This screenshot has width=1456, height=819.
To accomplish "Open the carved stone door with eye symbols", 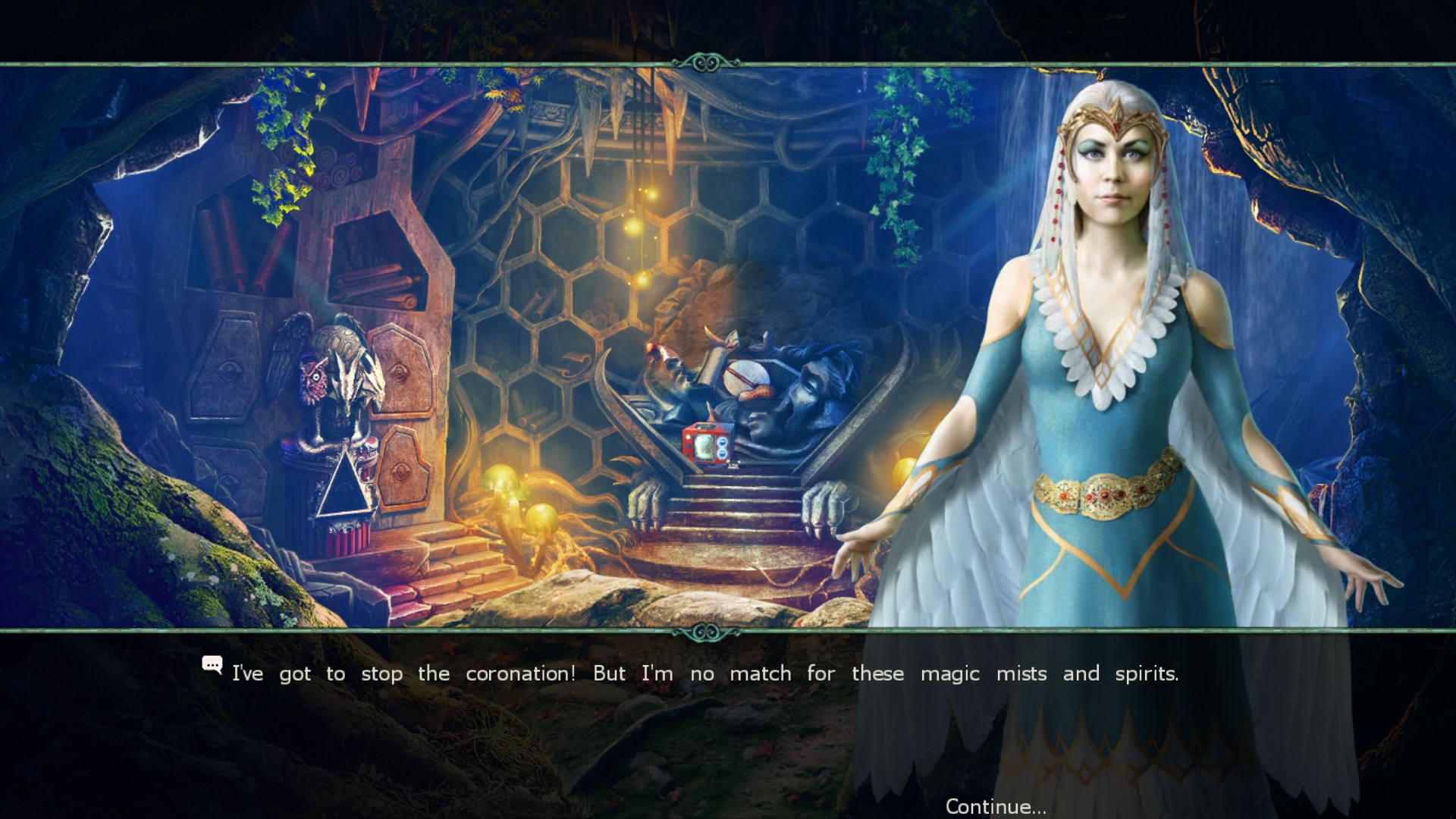I will click(402, 425).
